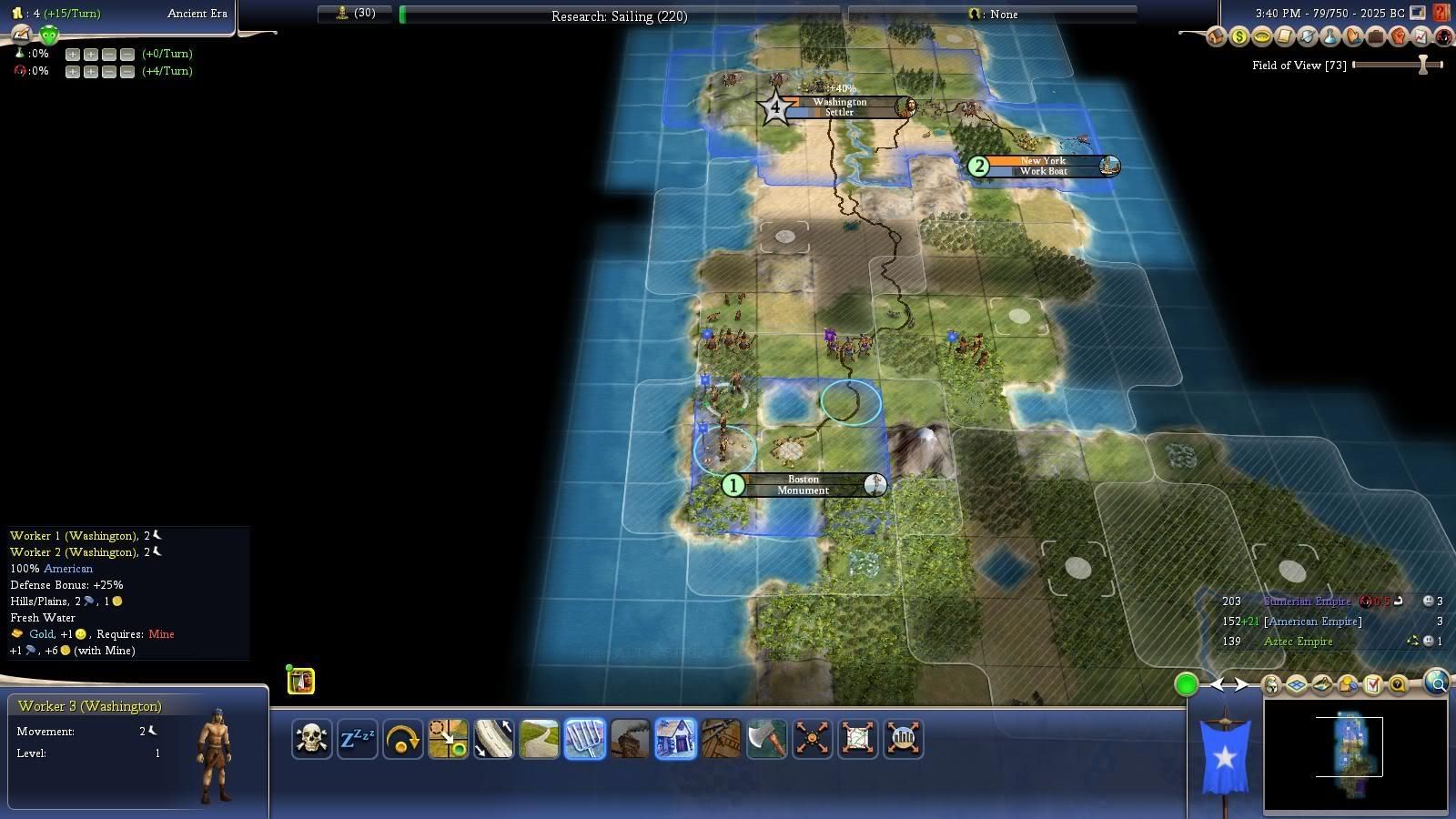Adjust the Field of View slider

point(1422,65)
